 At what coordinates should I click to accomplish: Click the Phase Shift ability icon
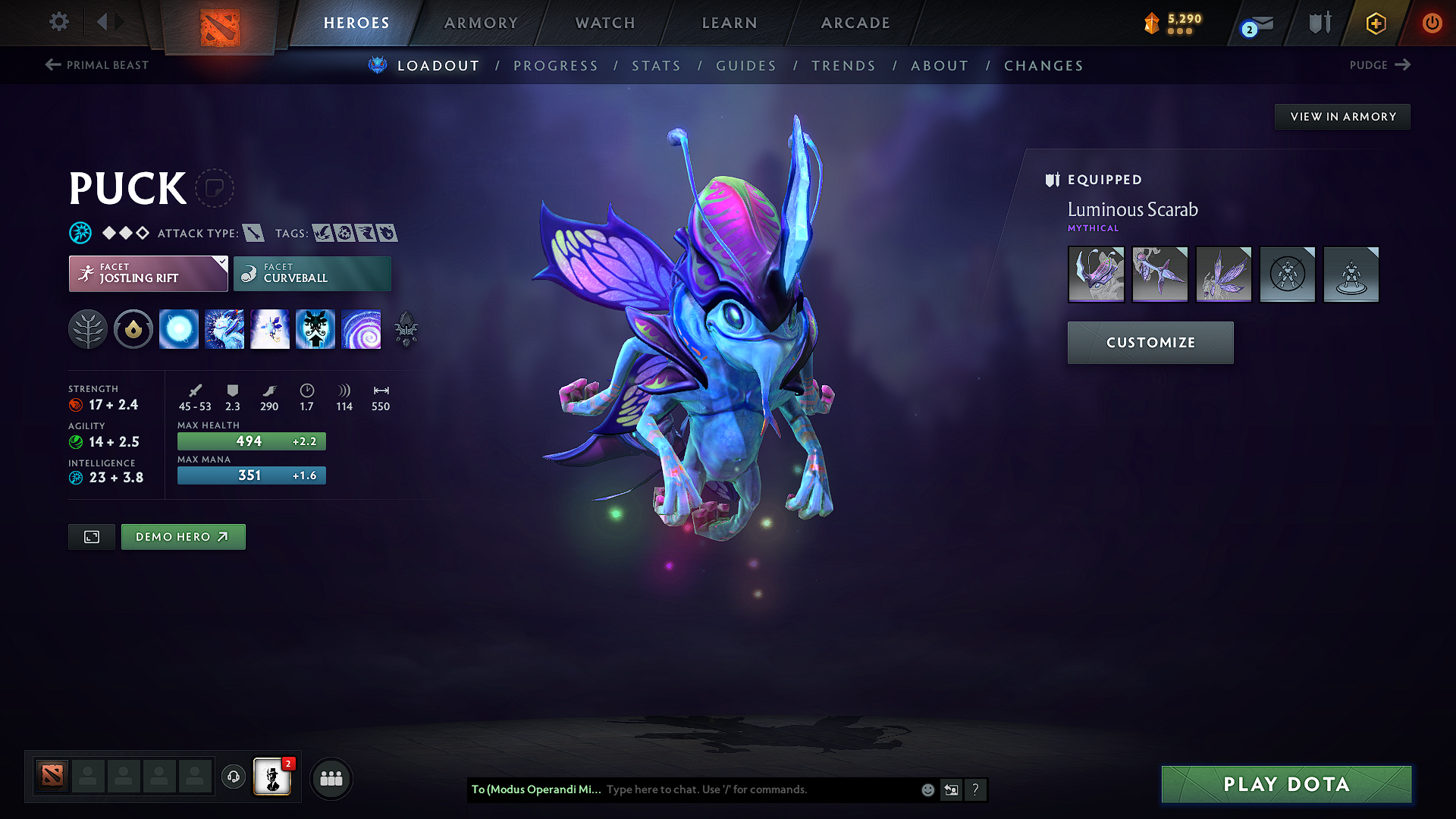coord(270,329)
